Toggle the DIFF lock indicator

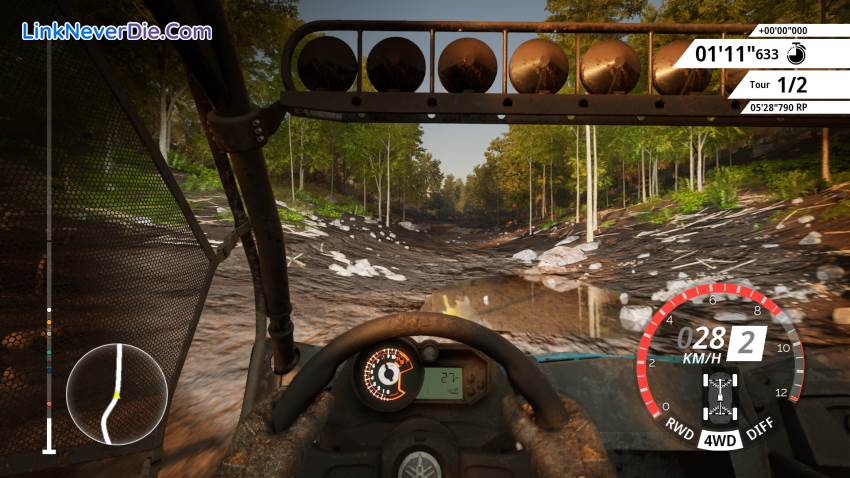click(759, 424)
